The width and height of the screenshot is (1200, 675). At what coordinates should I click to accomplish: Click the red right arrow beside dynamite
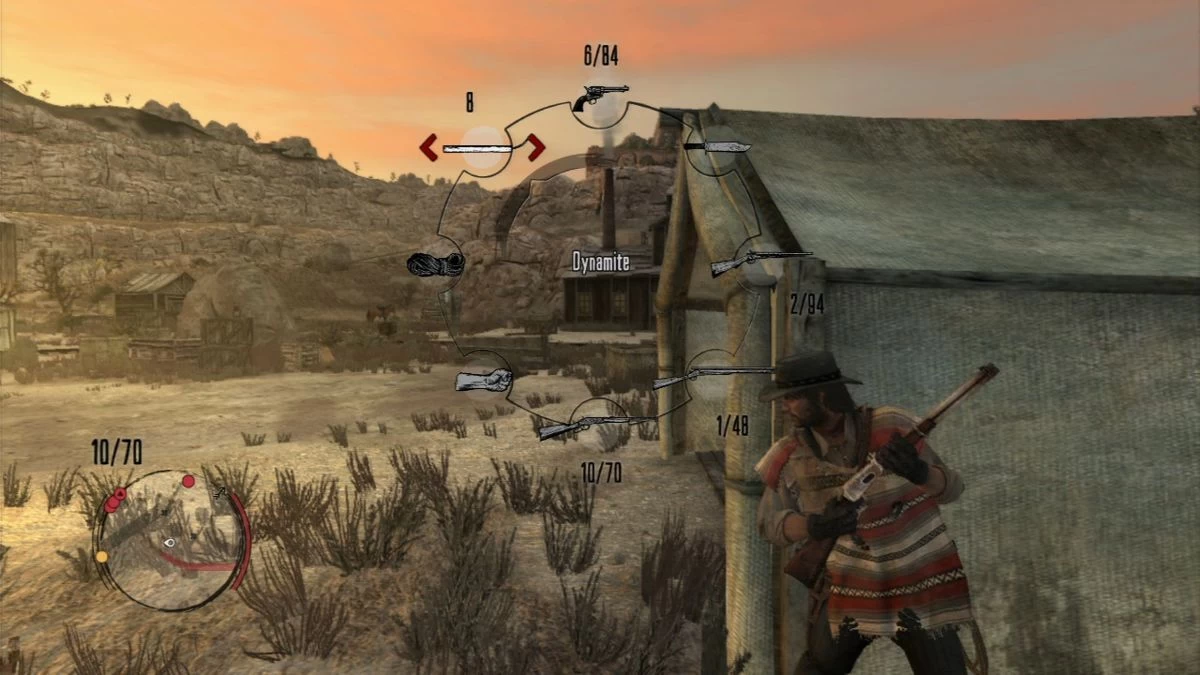click(x=536, y=148)
